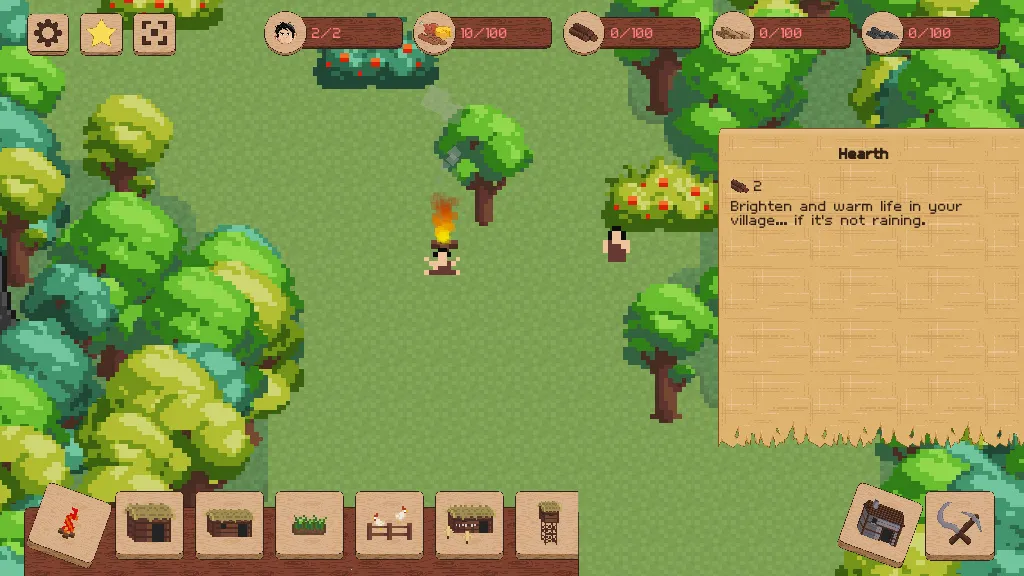Toggle the fullscreen frame button
Viewport: 1024px width, 576px height.
click(154, 34)
